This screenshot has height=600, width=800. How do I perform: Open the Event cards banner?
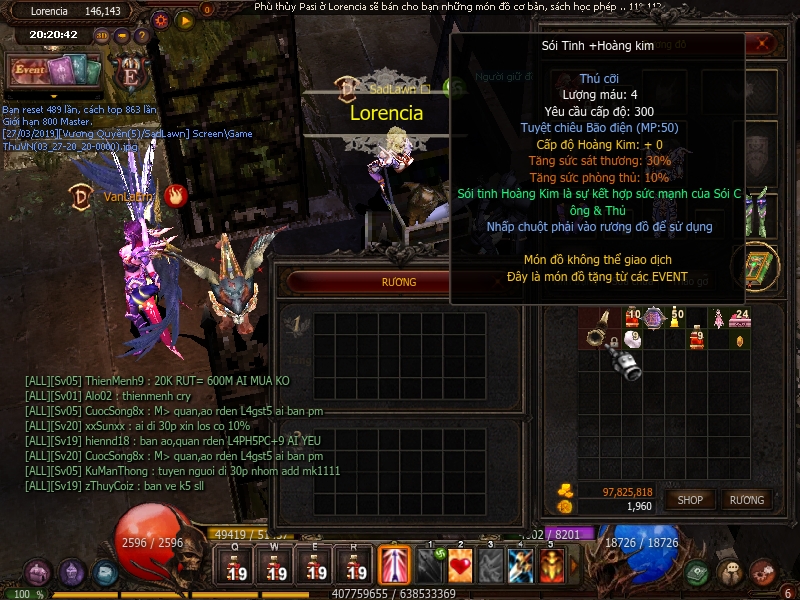55,71
